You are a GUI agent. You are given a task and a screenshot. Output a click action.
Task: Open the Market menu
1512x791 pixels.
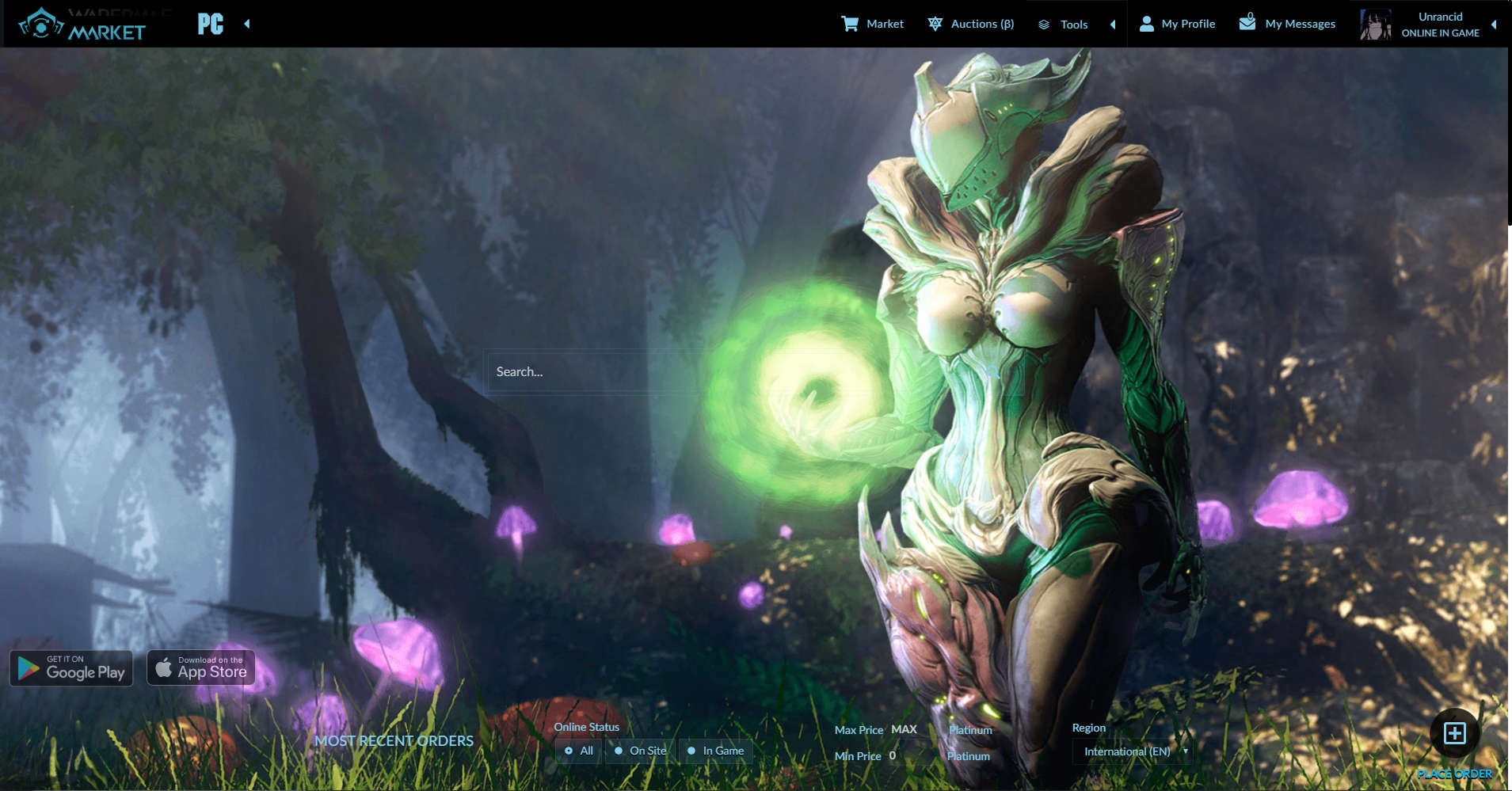tap(883, 23)
